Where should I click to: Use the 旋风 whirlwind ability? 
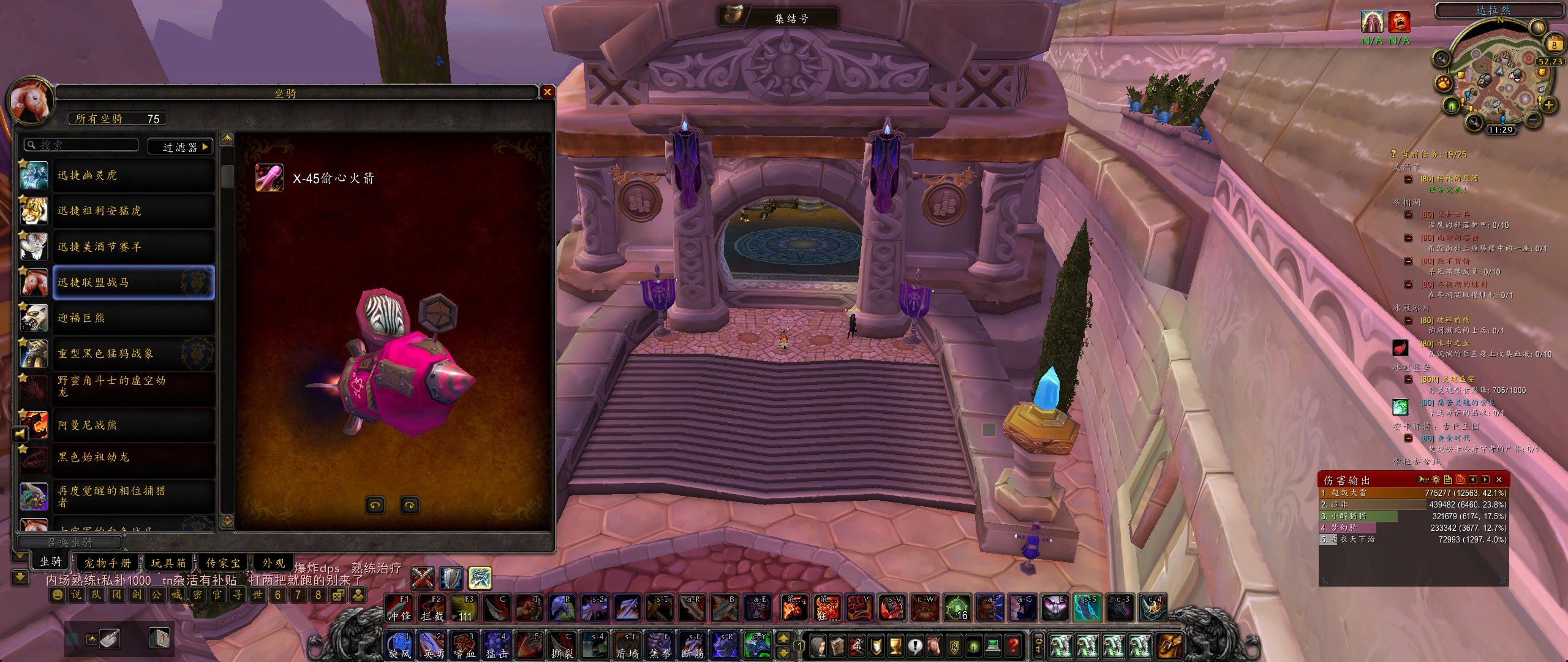point(399,646)
